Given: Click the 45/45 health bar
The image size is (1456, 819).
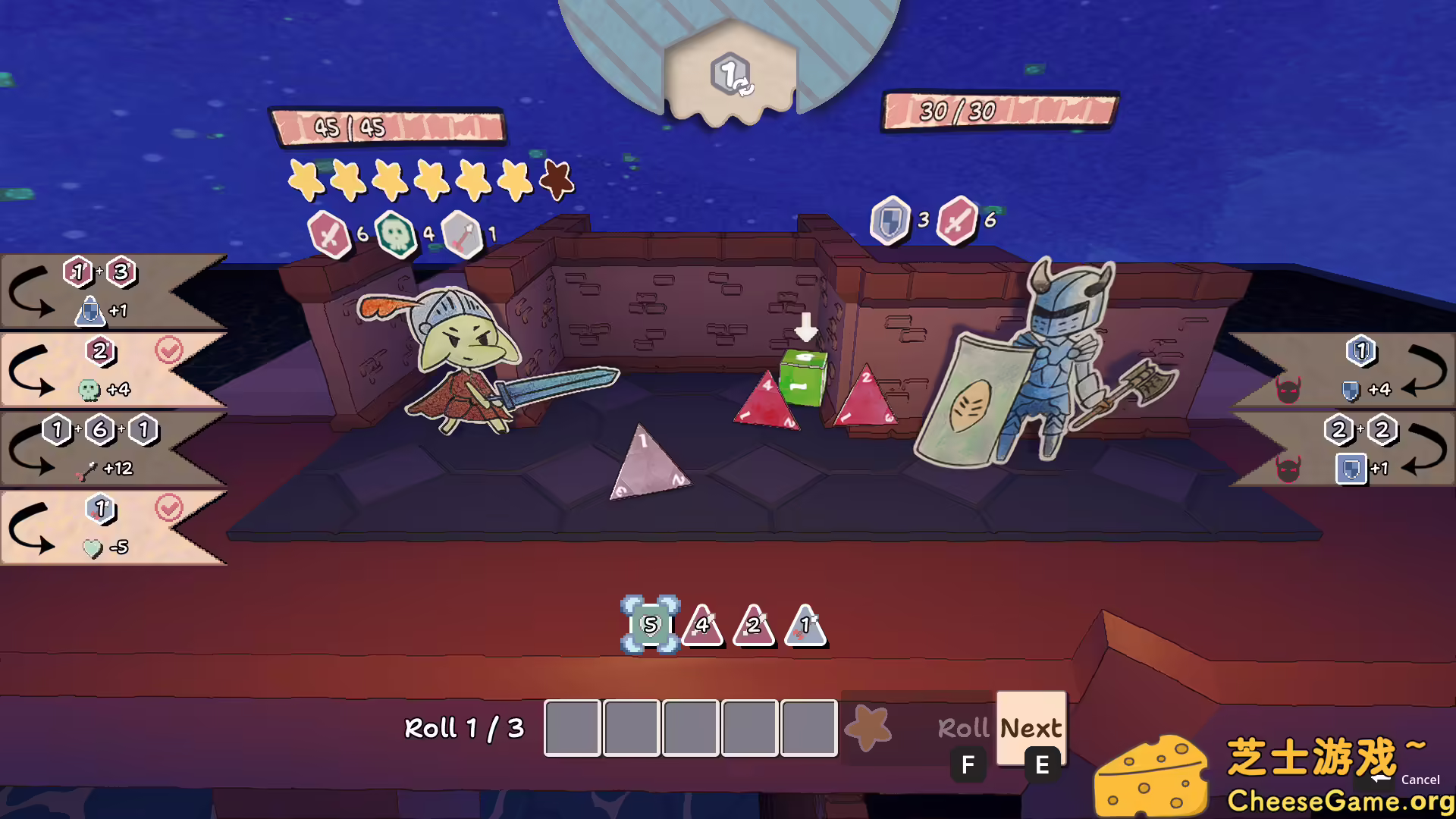Looking at the screenshot, I should tap(388, 125).
